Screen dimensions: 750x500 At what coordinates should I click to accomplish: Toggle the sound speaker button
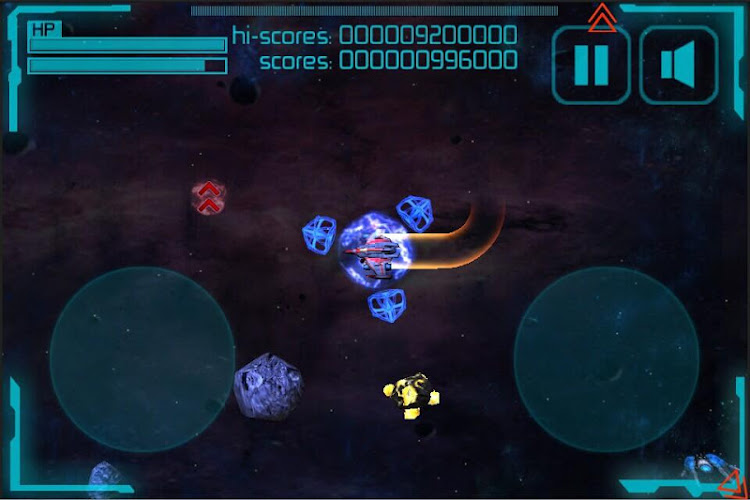(x=679, y=65)
